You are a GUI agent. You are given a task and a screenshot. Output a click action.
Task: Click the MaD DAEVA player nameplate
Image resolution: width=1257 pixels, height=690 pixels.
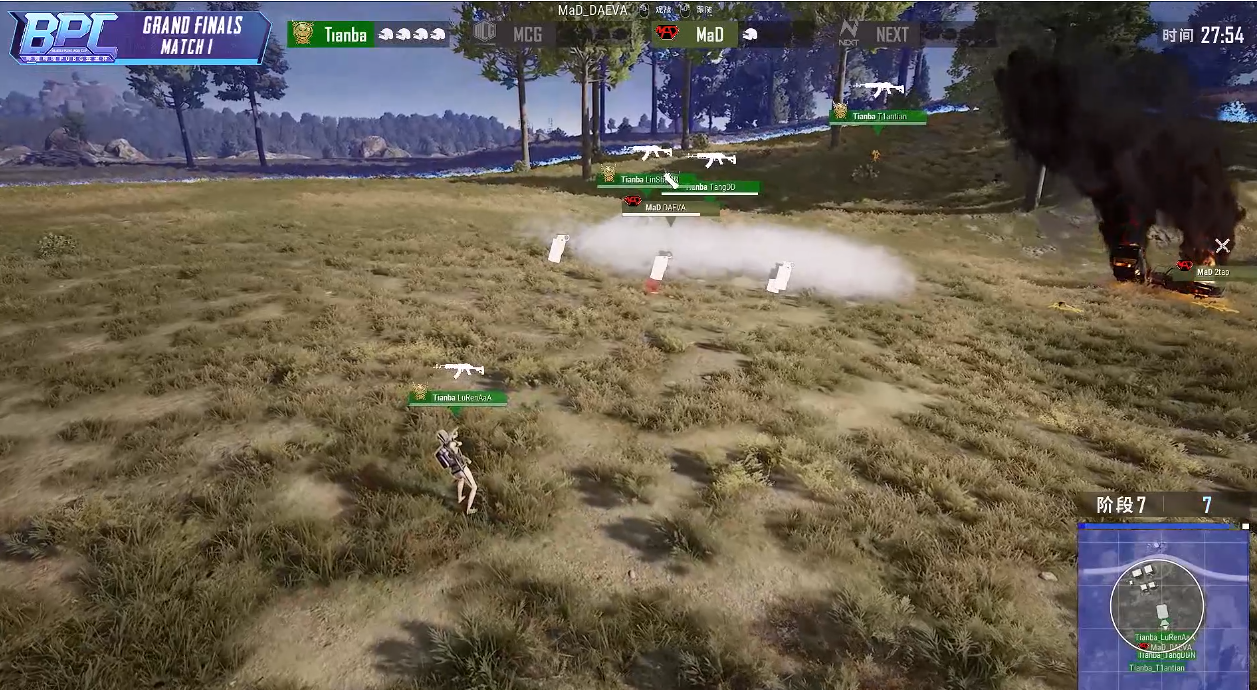pyautogui.click(x=670, y=208)
